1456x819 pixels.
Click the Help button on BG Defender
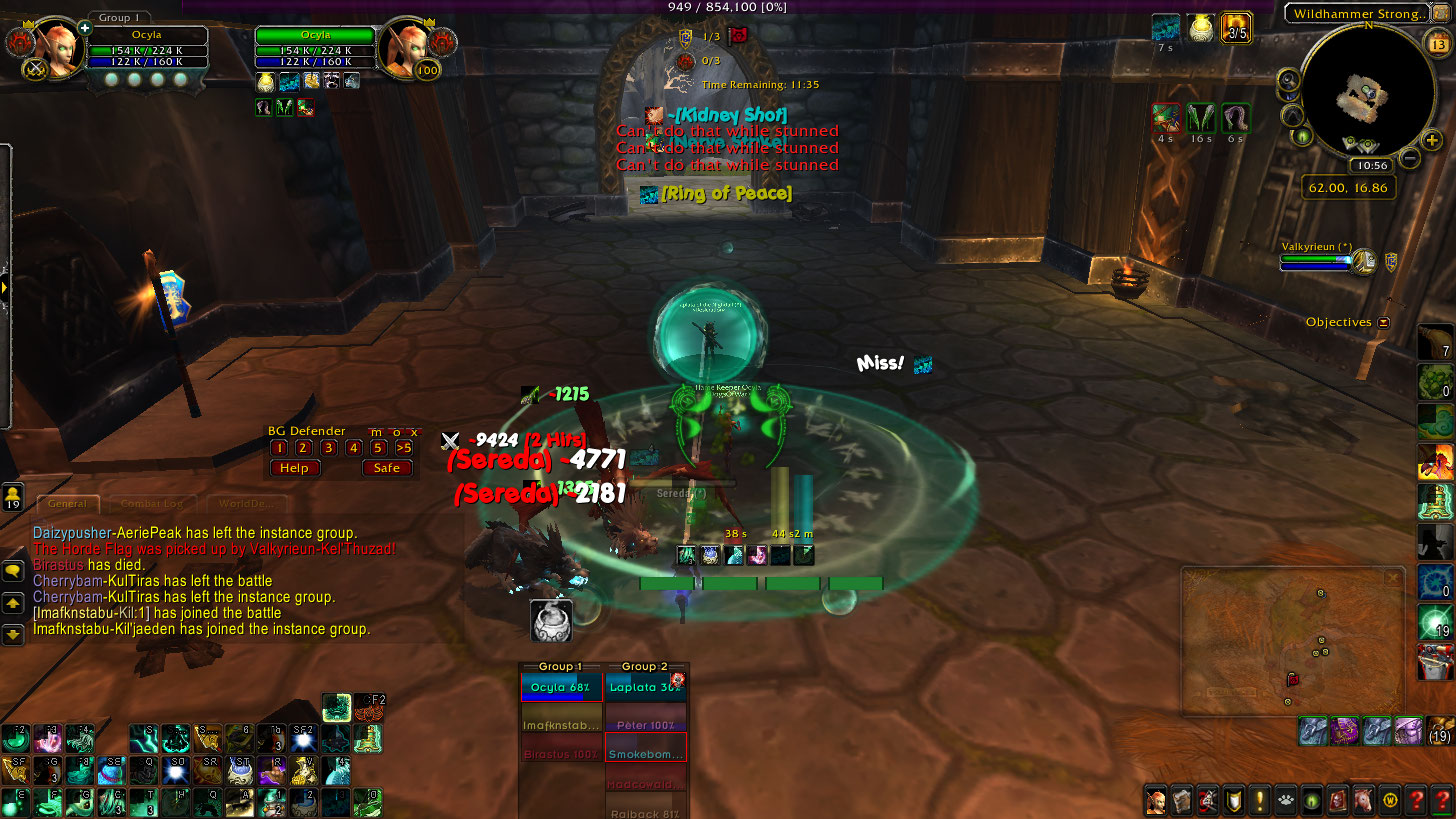294,468
